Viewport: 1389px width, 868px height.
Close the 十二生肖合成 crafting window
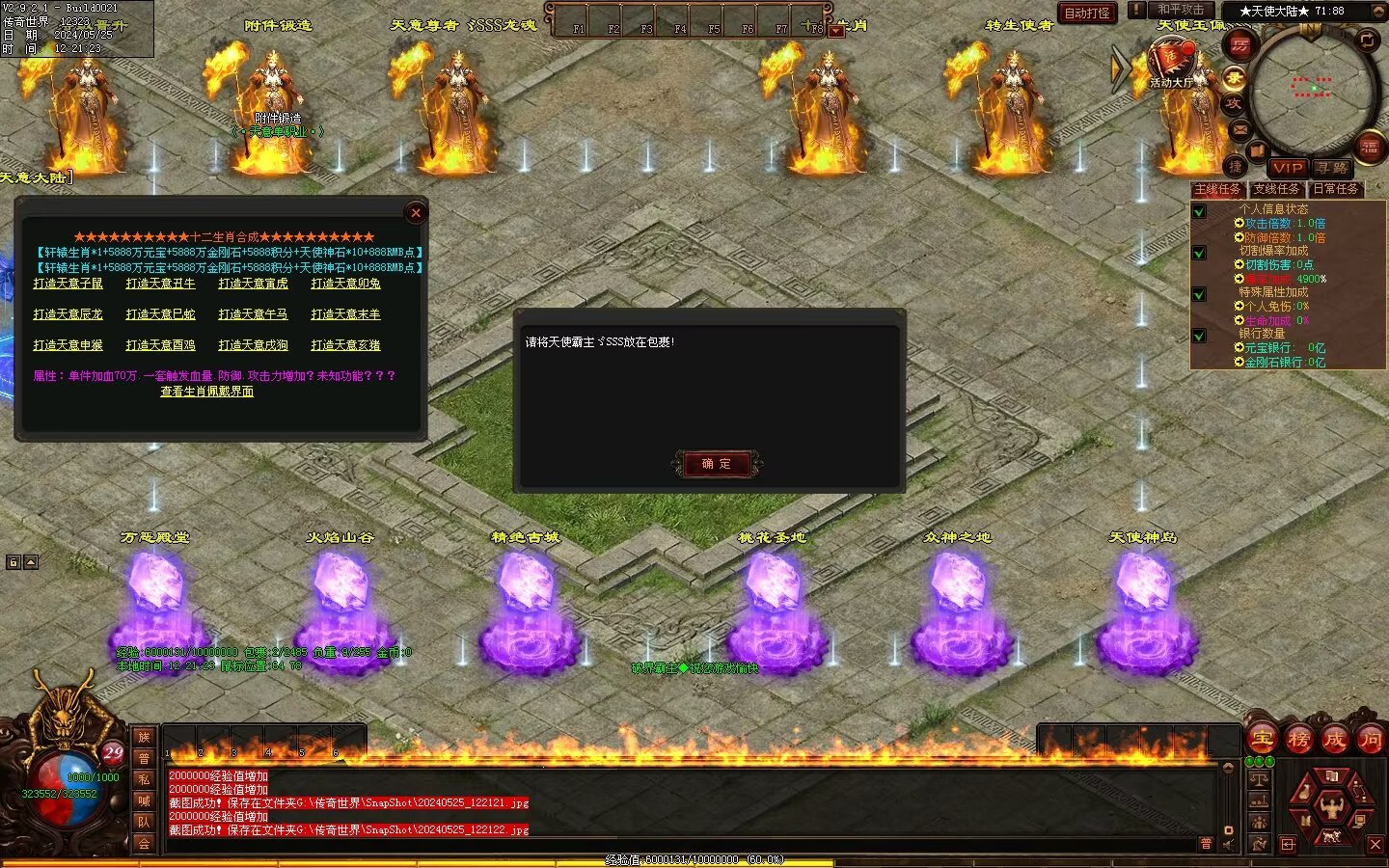(x=416, y=213)
